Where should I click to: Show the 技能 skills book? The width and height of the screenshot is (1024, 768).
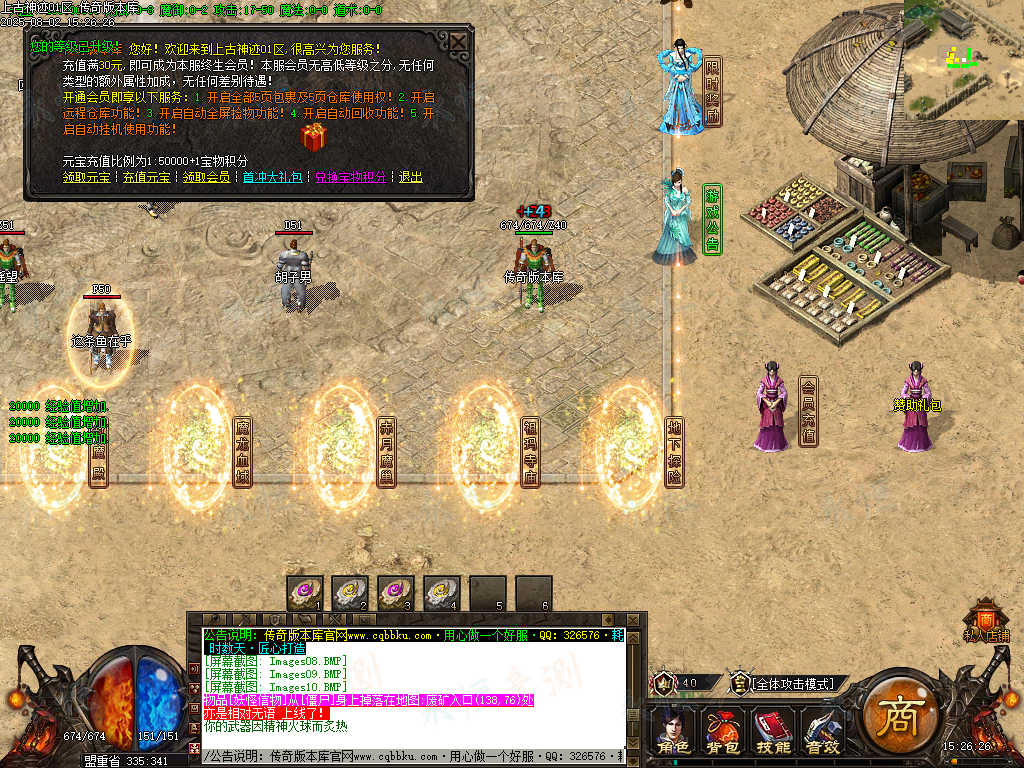772,730
